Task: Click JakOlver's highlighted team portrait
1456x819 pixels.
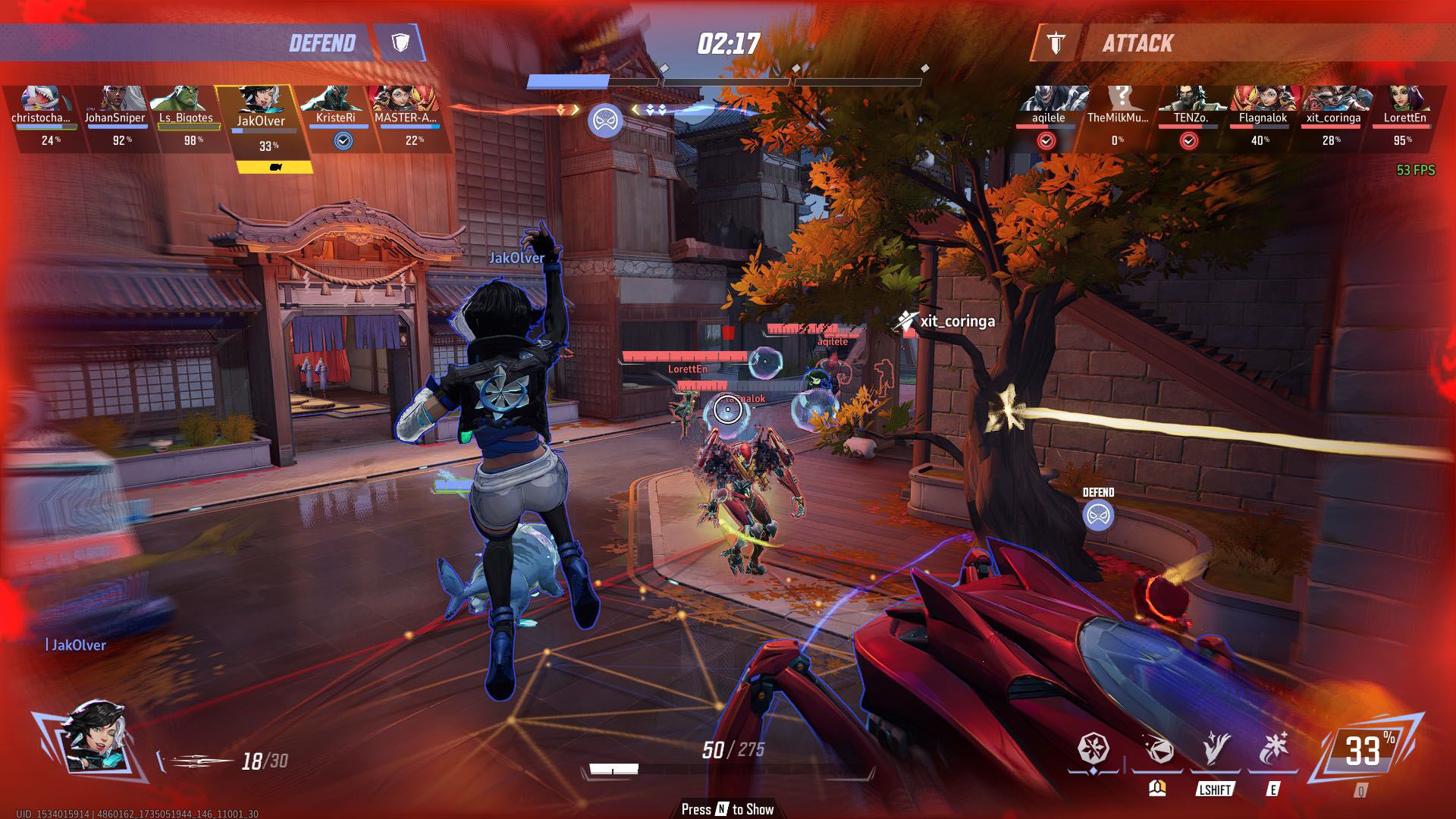Action: (261, 103)
